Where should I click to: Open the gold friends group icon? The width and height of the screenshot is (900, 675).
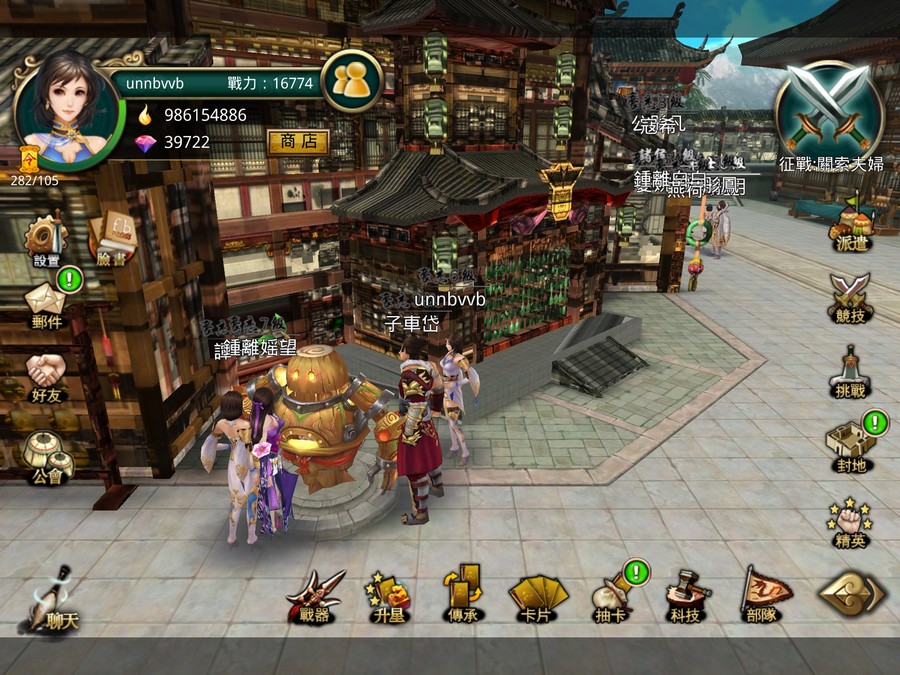(x=351, y=81)
